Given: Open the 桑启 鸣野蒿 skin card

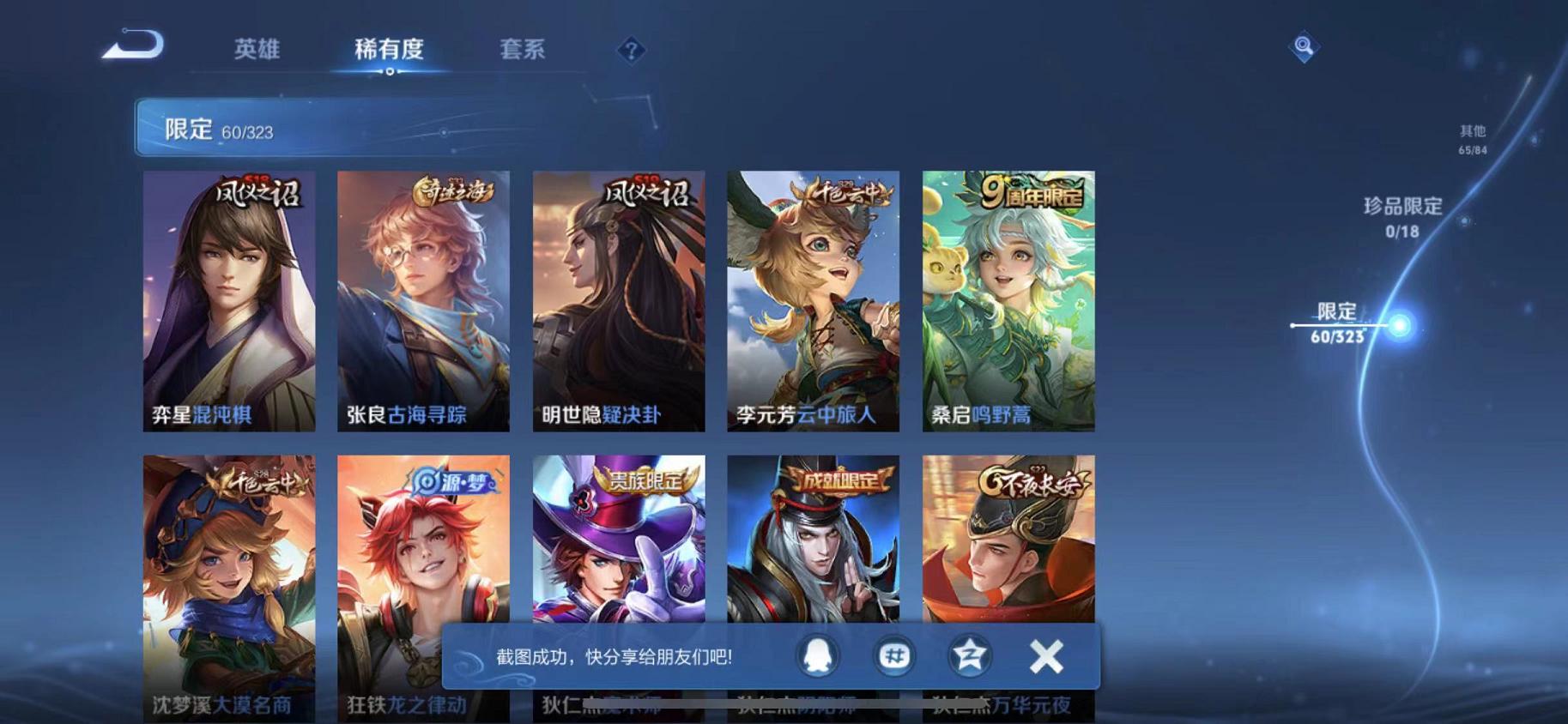Looking at the screenshot, I should tap(1009, 300).
